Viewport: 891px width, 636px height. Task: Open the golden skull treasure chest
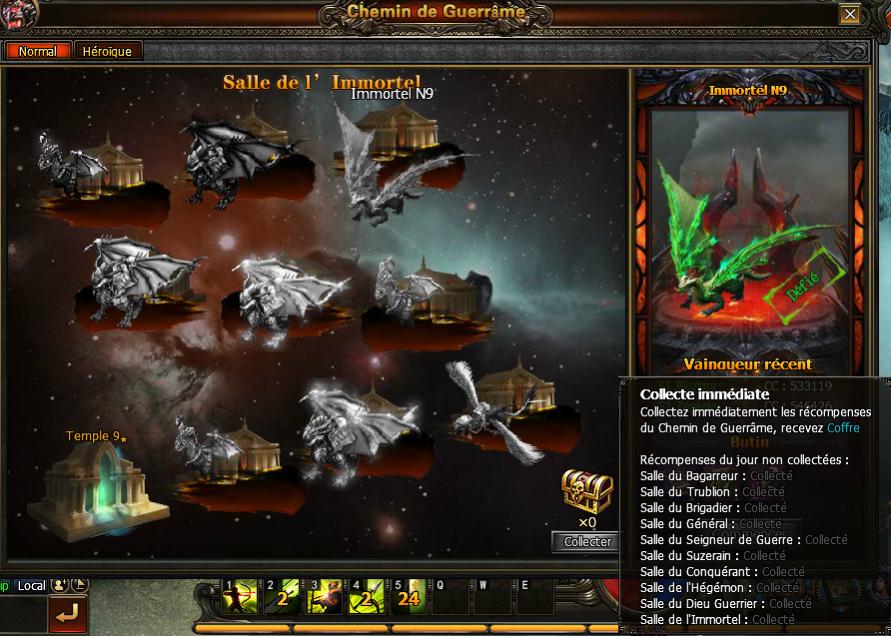click(x=586, y=490)
